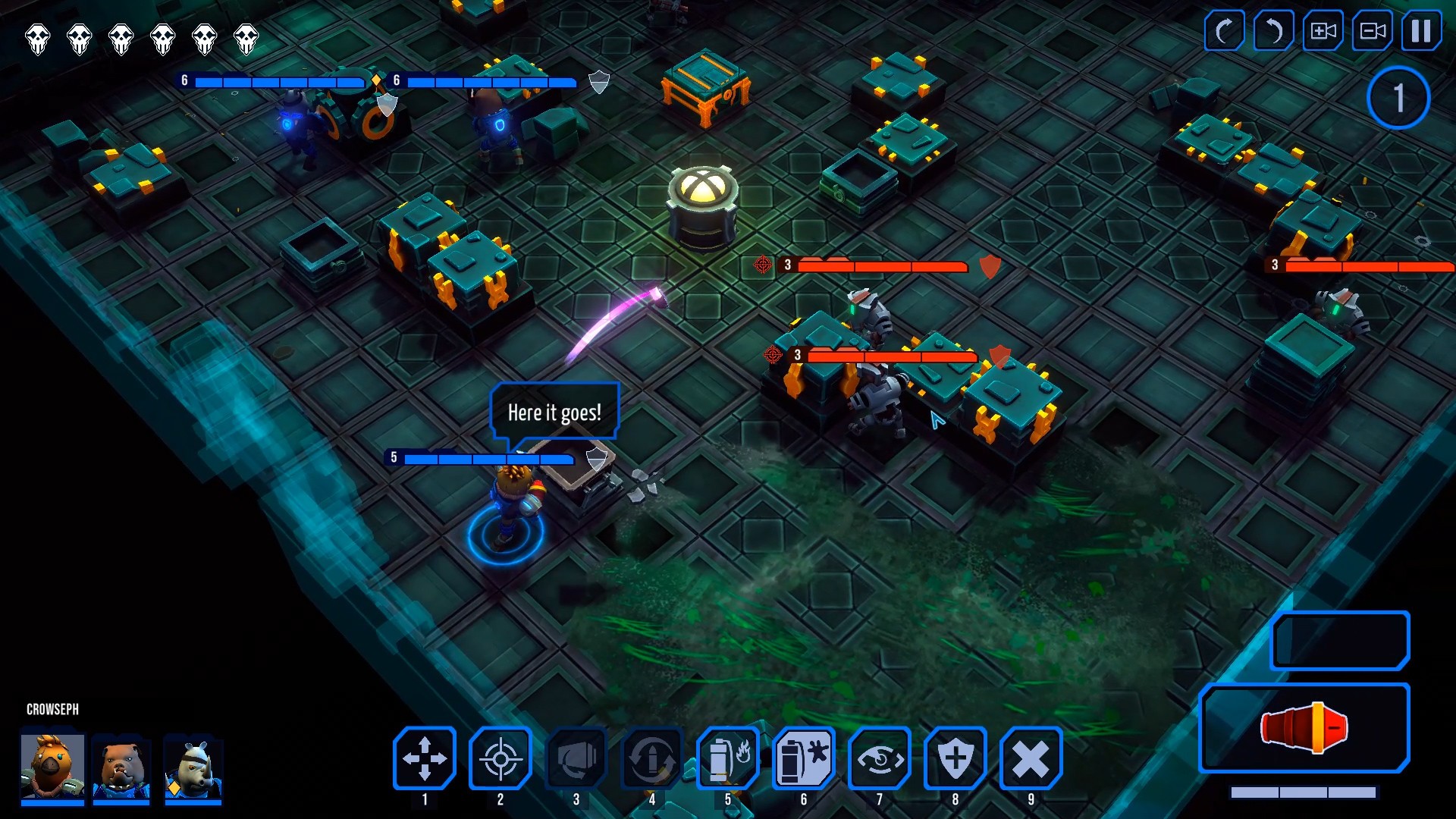
Task: Select the Move ability in slot 1
Action: coord(425,758)
